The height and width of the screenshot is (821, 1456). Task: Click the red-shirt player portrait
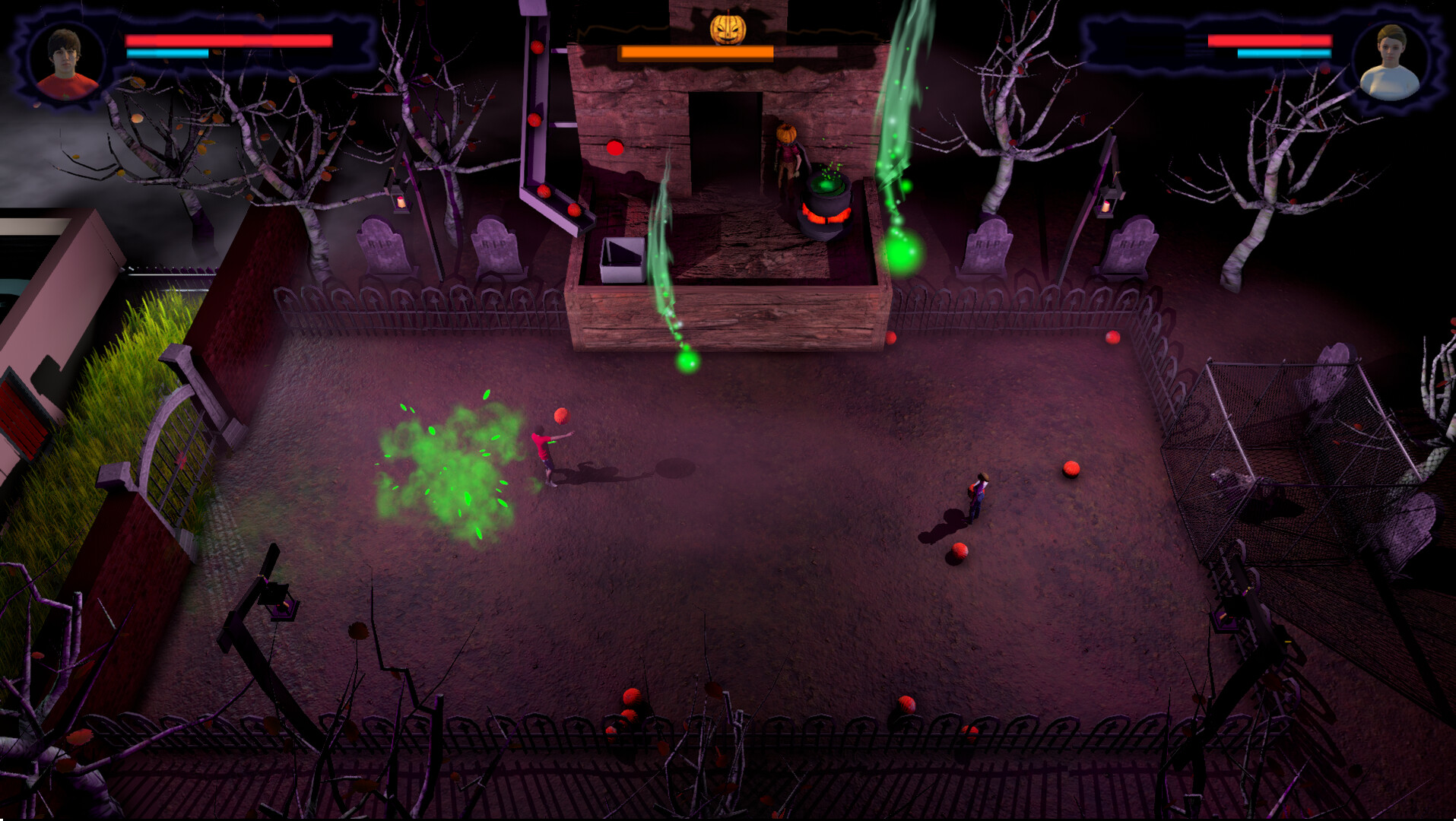coord(66,63)
